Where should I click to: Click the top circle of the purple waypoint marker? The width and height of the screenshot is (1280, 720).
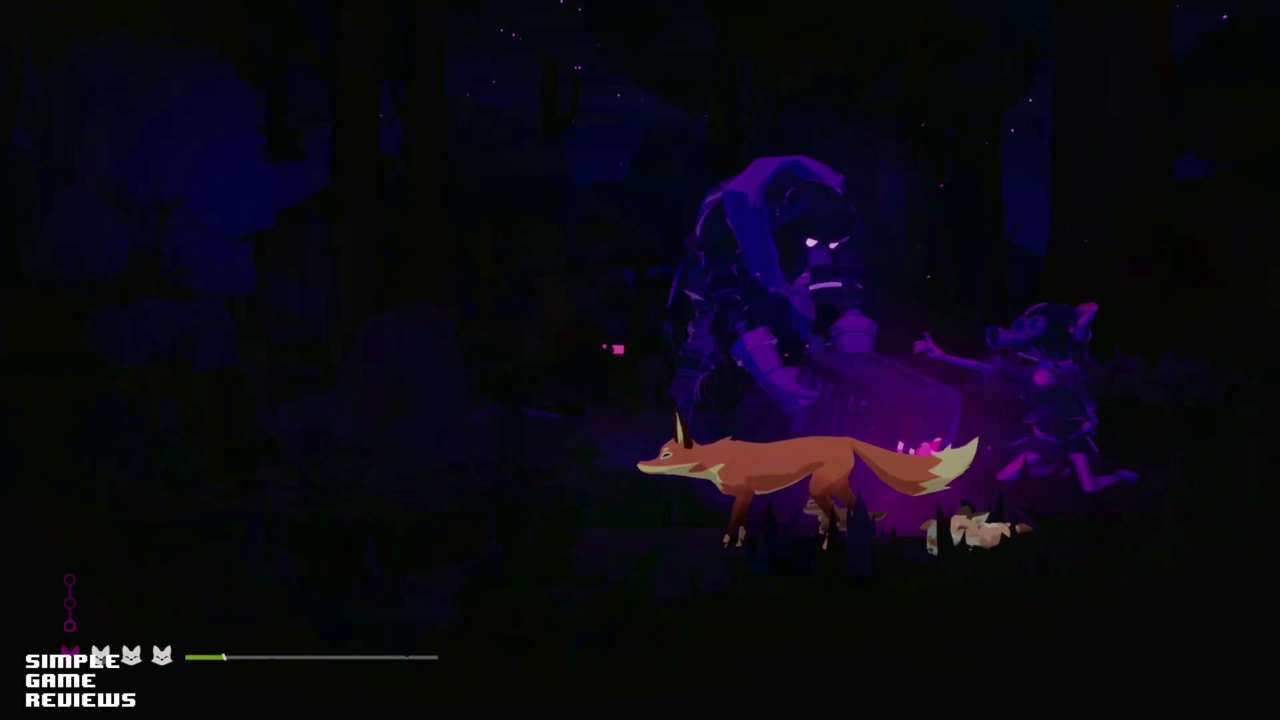(x=70, y=580)
